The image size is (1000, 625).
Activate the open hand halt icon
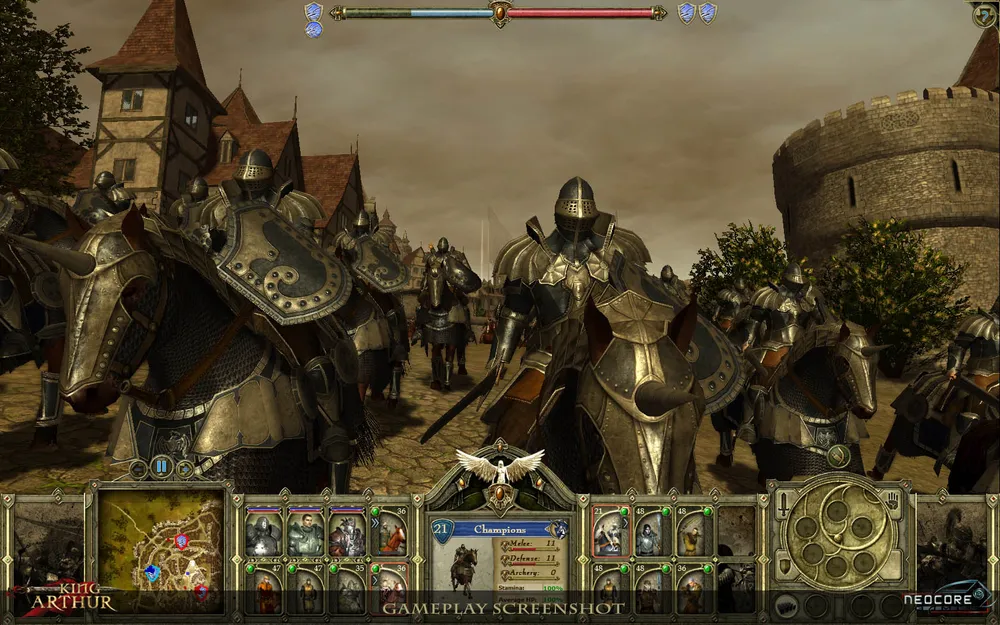891,498
